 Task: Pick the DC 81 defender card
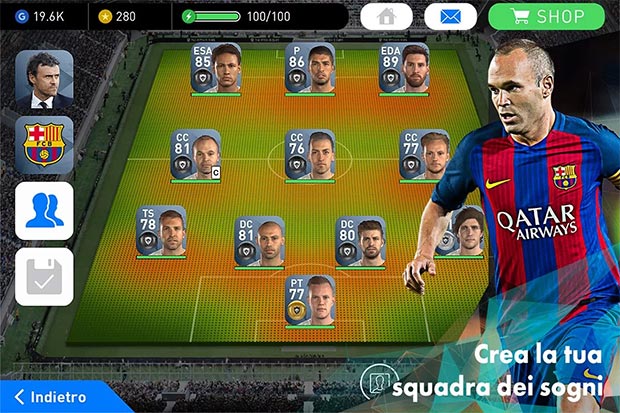259,241
